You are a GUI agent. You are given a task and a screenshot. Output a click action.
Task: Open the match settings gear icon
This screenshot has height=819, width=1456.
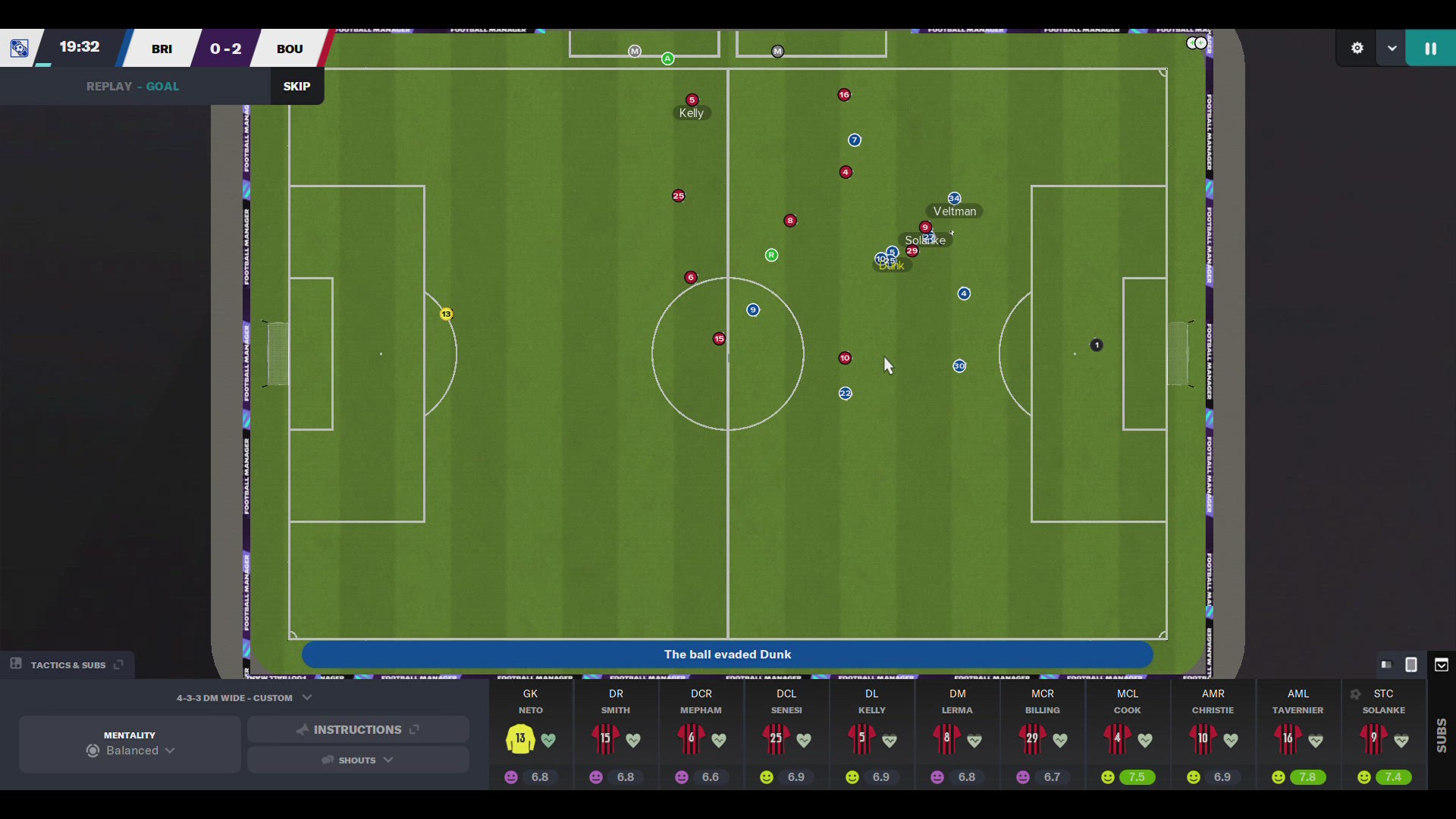coord(1357,47)
